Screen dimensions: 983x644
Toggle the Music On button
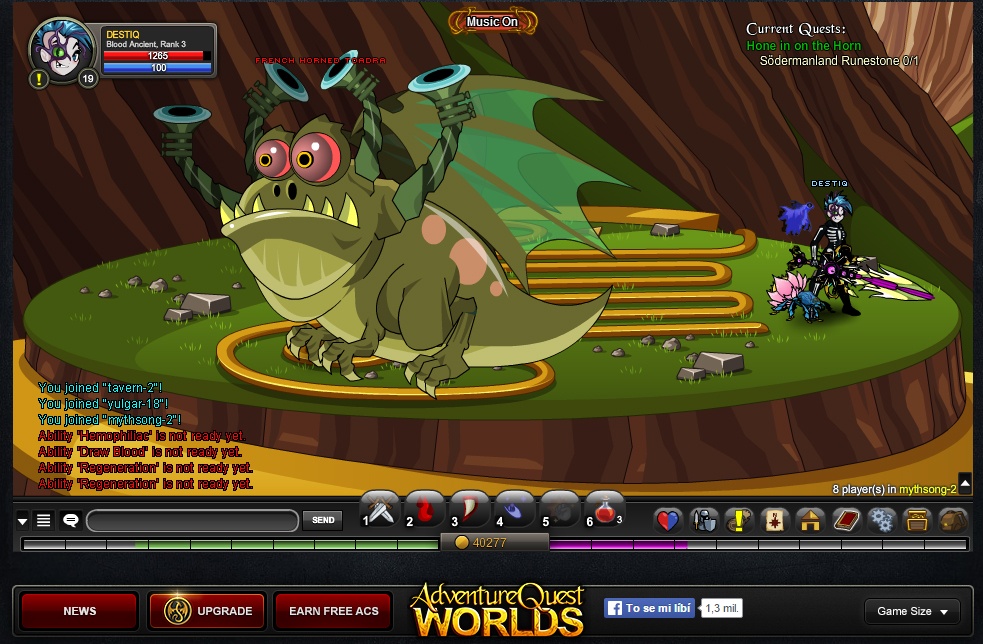(491, 22)
